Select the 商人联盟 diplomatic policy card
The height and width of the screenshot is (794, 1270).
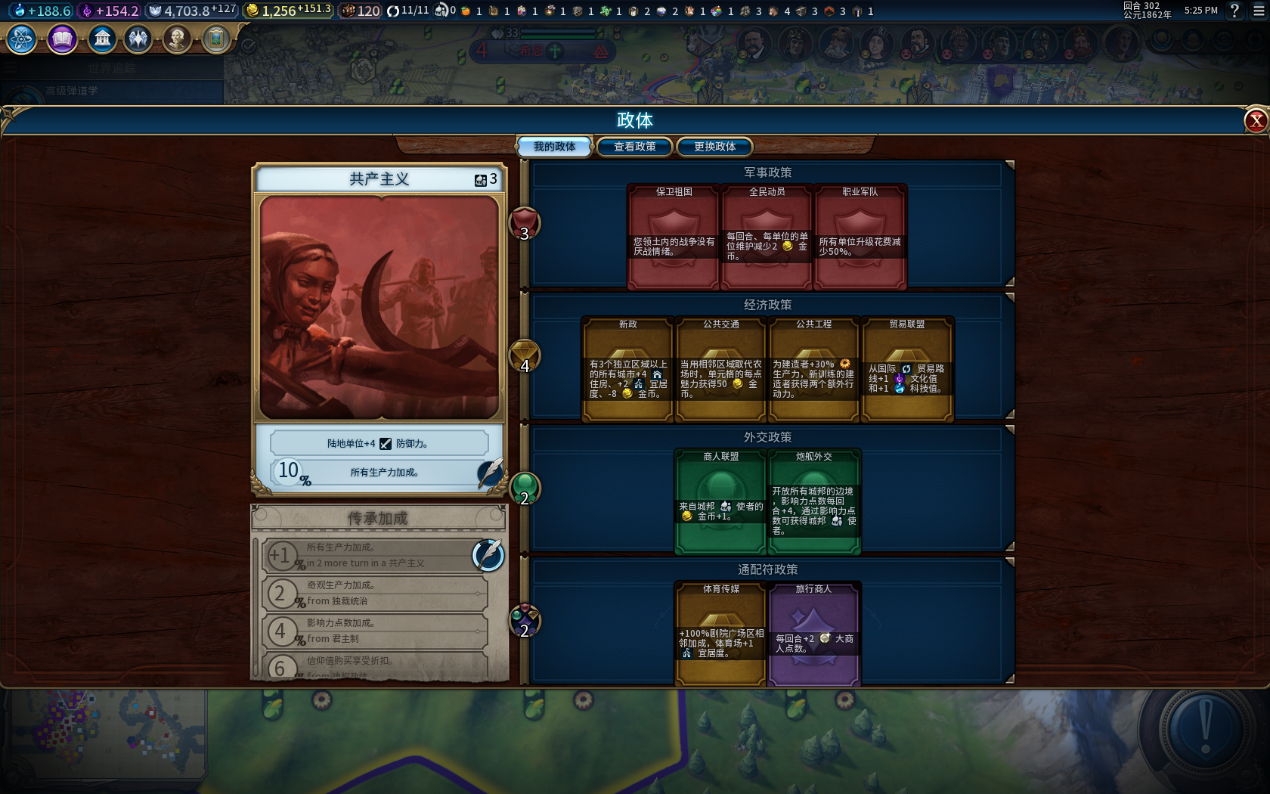pyautogui.click(x=721, y=501)
